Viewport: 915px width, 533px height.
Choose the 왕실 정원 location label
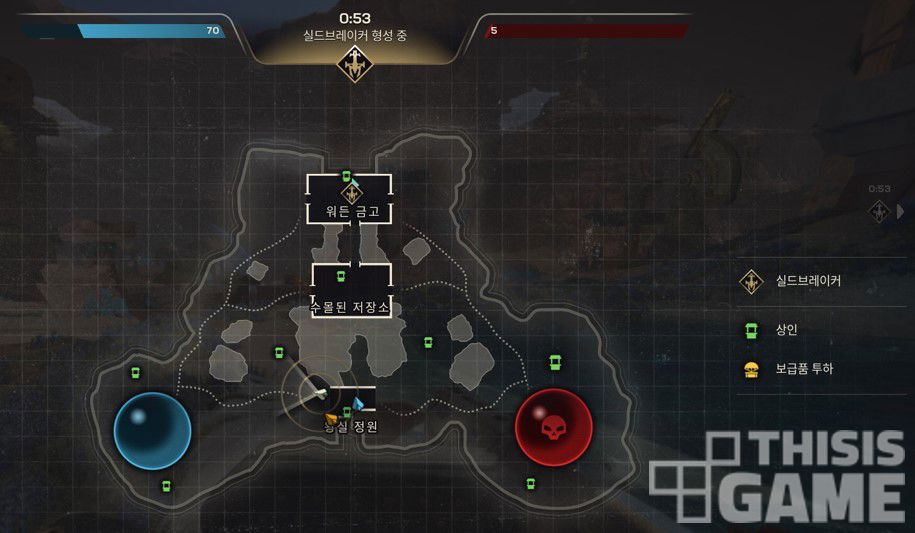point(350,426)
